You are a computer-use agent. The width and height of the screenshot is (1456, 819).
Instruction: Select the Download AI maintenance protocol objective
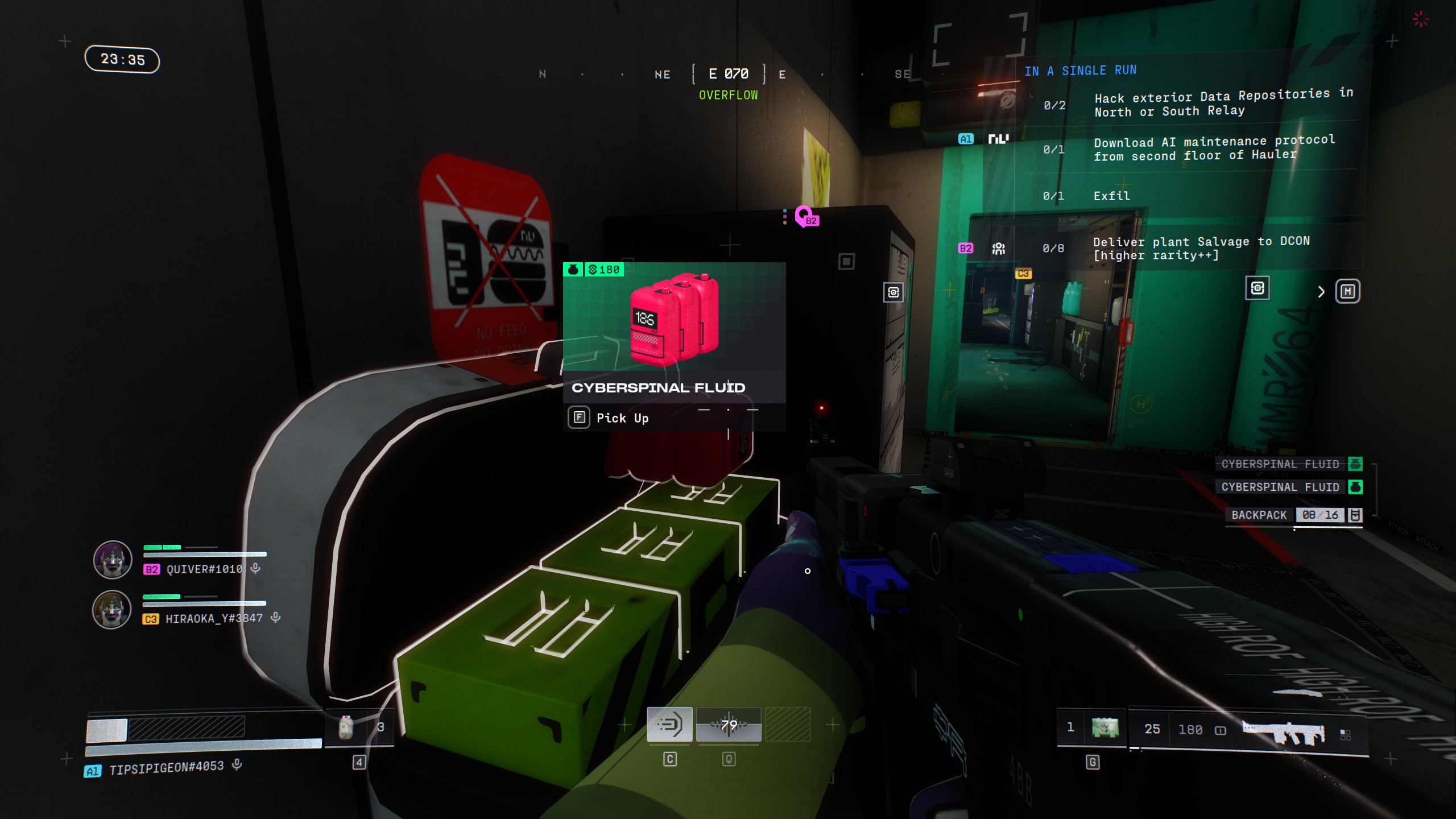pyautogui.click(x=1214, y=148)
